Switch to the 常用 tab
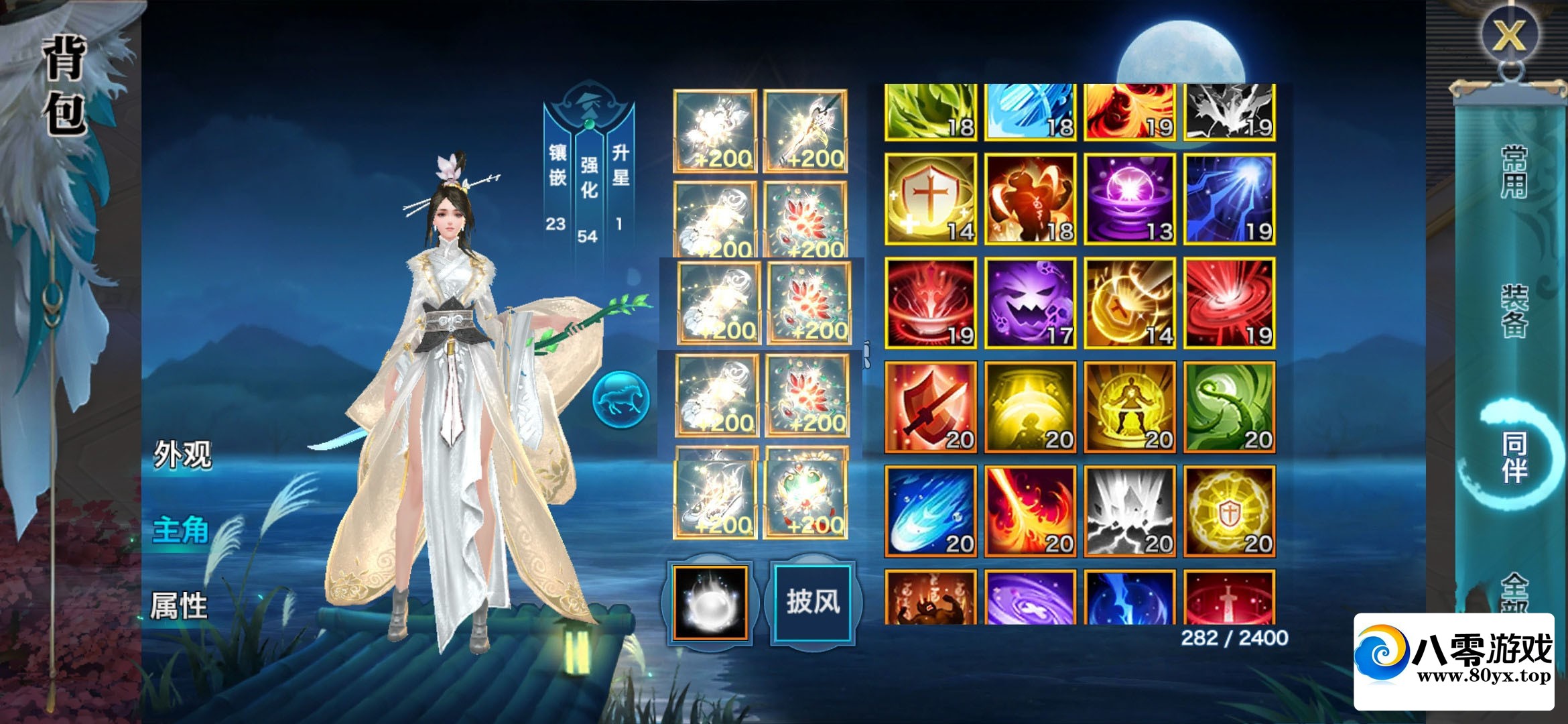Image resolution: width=1568 pixels, height=724 pixels. pyautogui.click(x=1514, y=172)
